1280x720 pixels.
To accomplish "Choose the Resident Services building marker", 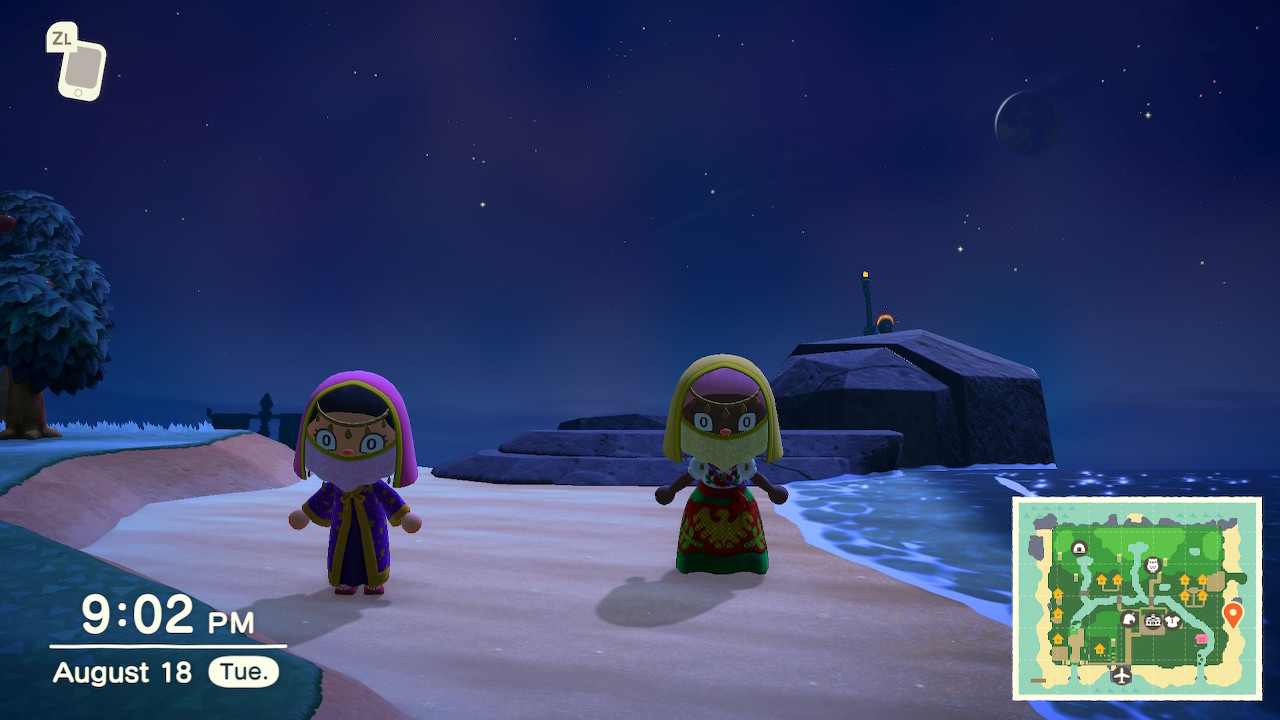I will (x=1152, y=622).
